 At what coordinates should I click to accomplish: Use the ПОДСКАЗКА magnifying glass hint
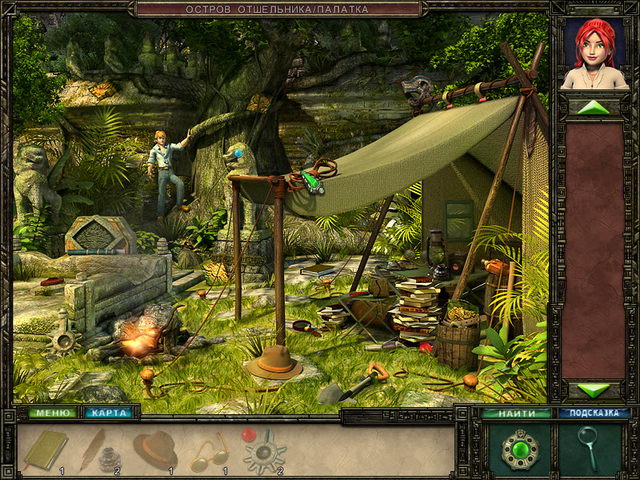click(x=589, y=447)
